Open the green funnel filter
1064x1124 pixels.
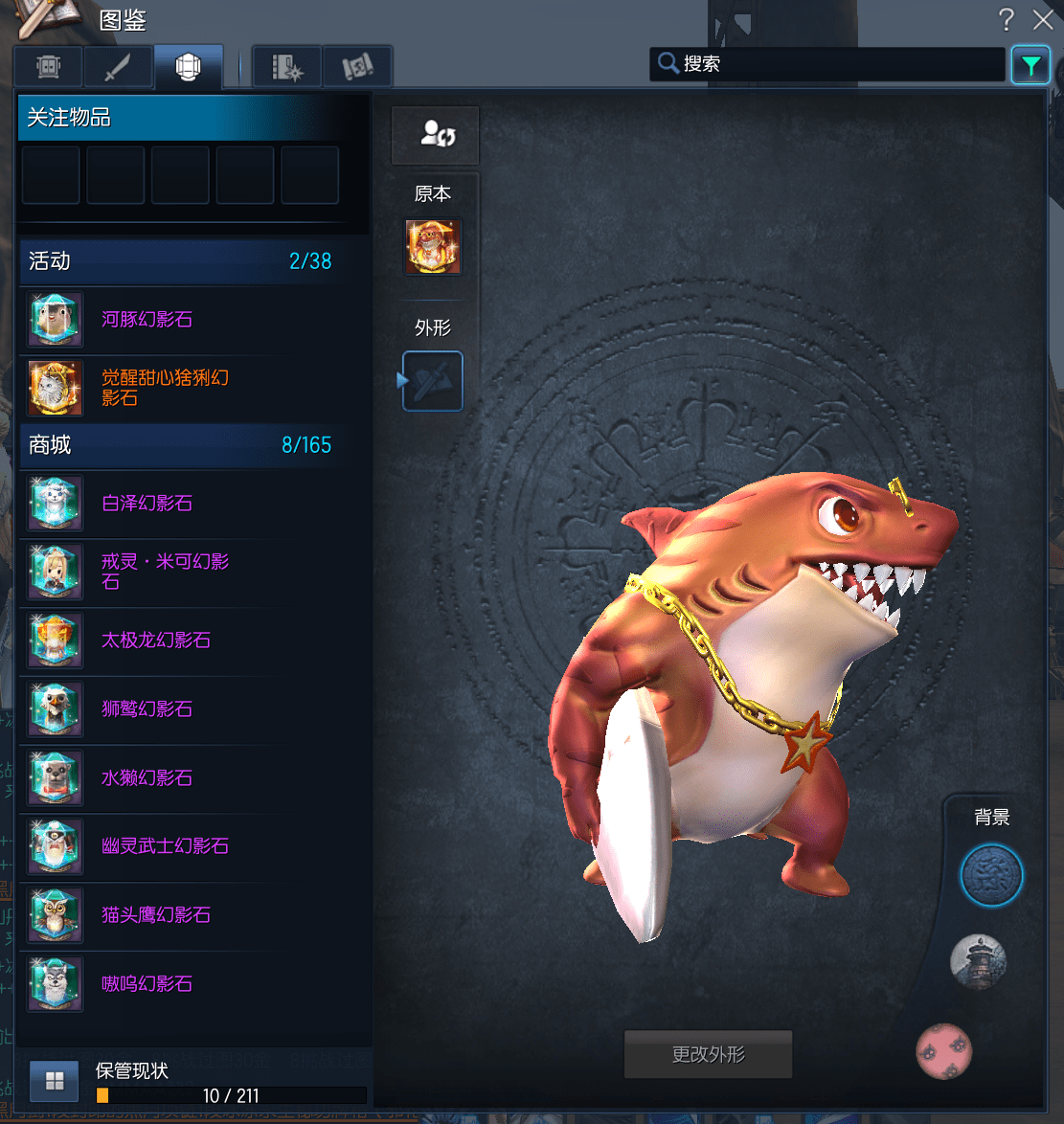tap(1030, 65)
